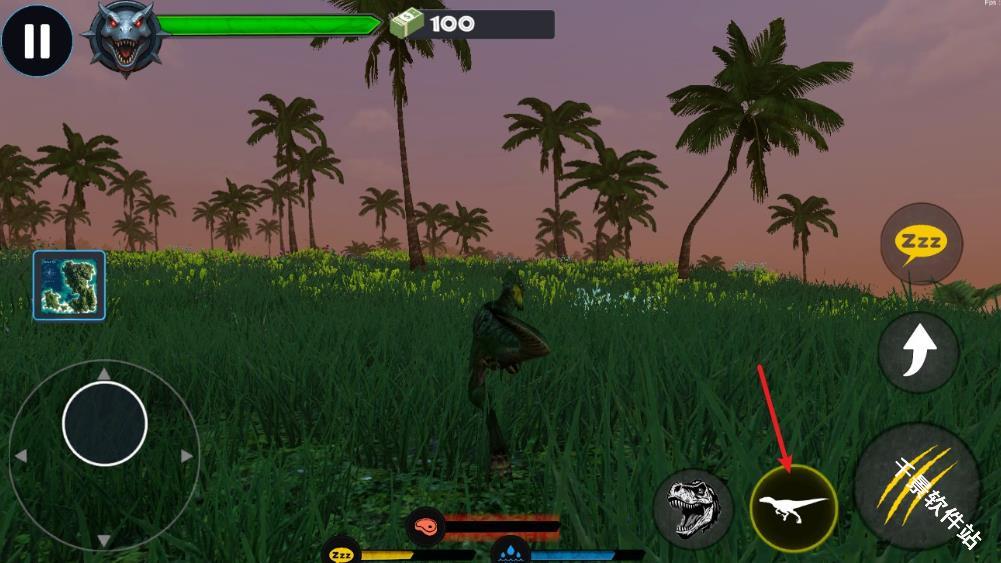Click the virtual joystick thumb knob
This screenshot has height=563, width=1001.
[x=105, y=423]
